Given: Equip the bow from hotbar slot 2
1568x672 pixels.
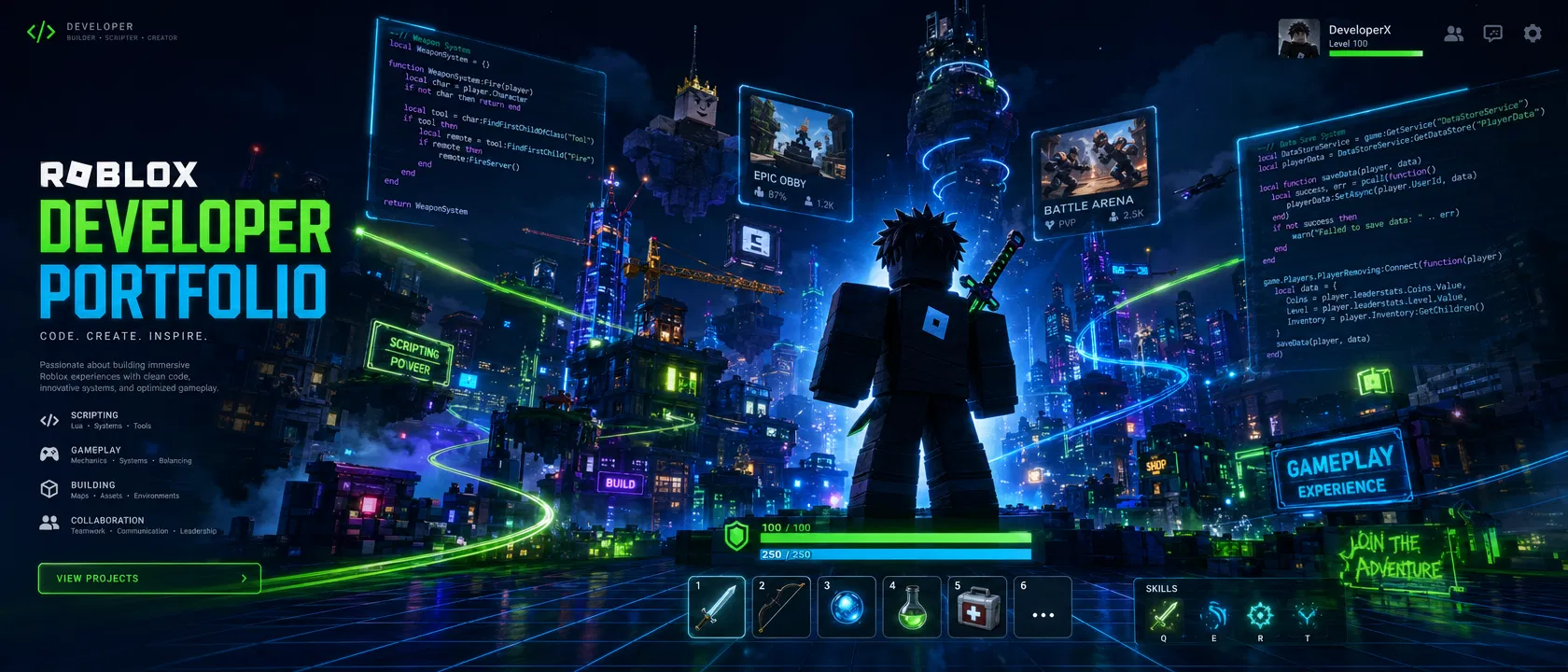Looking at the screenshot, I should [781, 608].
